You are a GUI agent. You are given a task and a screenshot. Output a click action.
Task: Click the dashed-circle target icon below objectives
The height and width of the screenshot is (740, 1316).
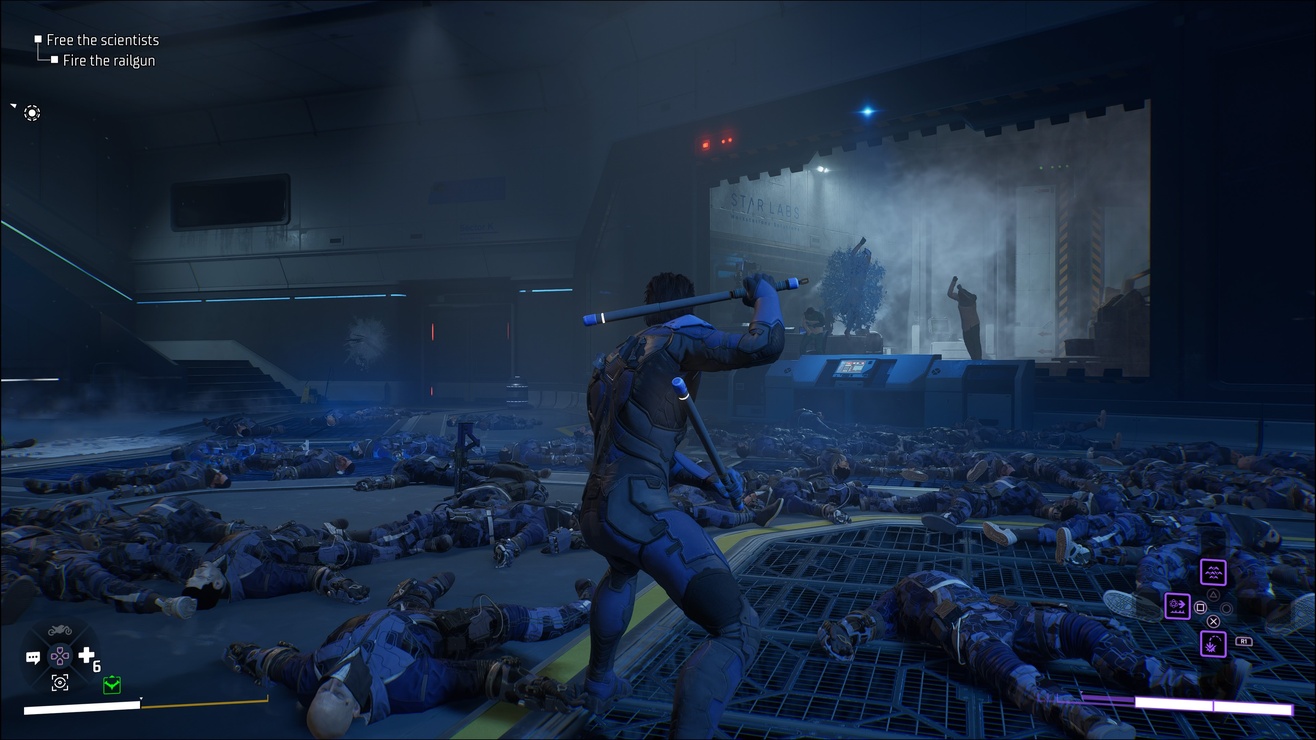pyautogui.click(x=32, y=113)
